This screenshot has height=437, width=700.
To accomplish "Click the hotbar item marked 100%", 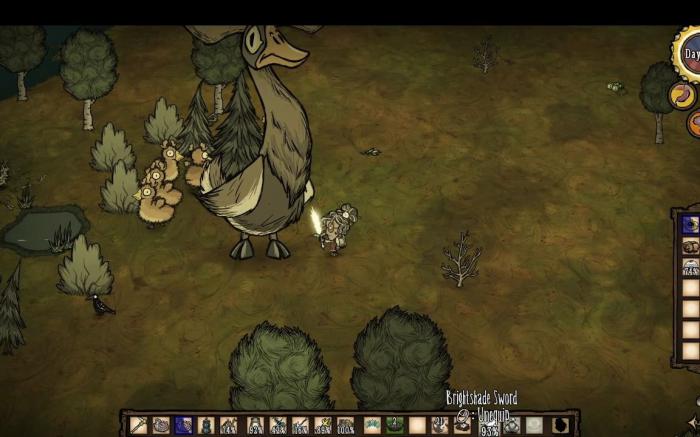I will [x=345, y=425].
